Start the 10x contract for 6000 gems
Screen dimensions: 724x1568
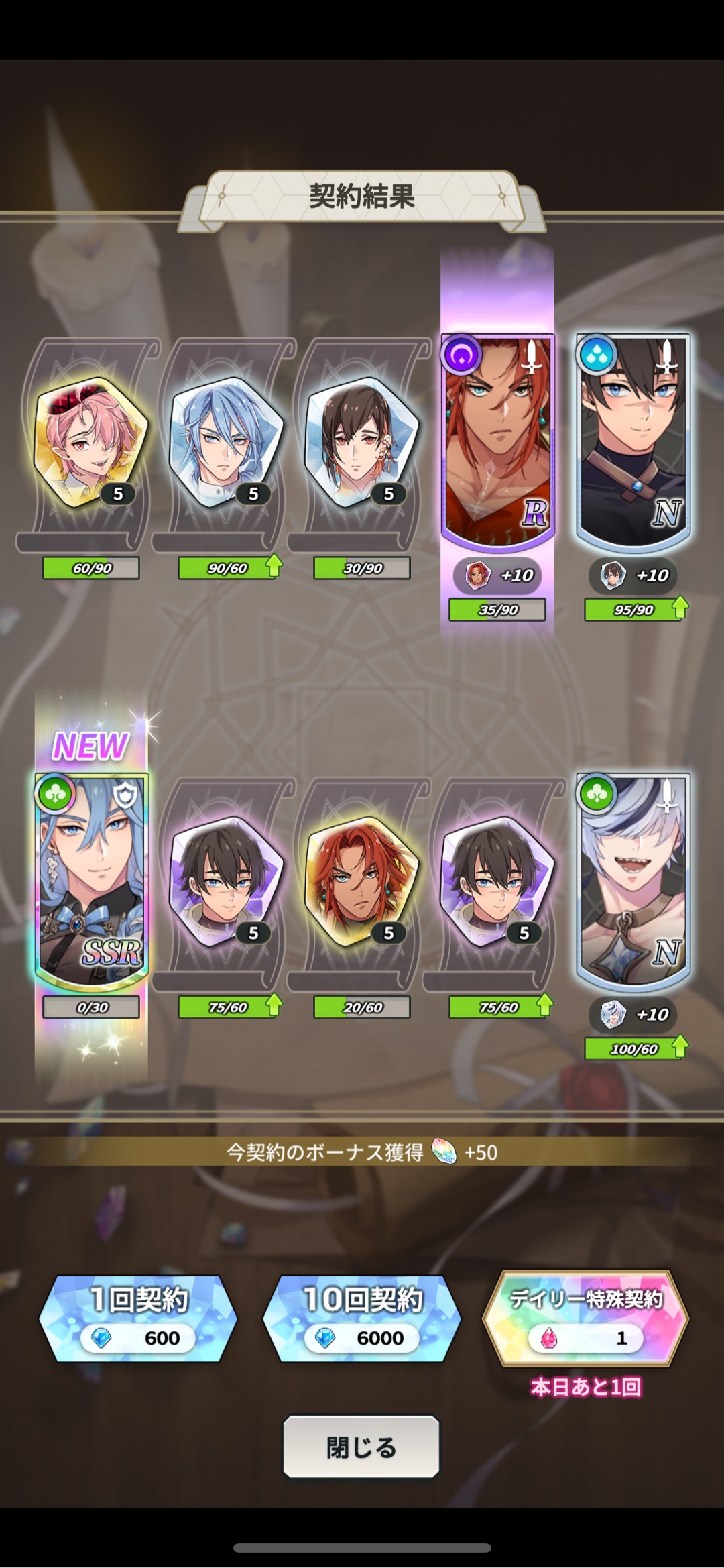pos(361,1319)
